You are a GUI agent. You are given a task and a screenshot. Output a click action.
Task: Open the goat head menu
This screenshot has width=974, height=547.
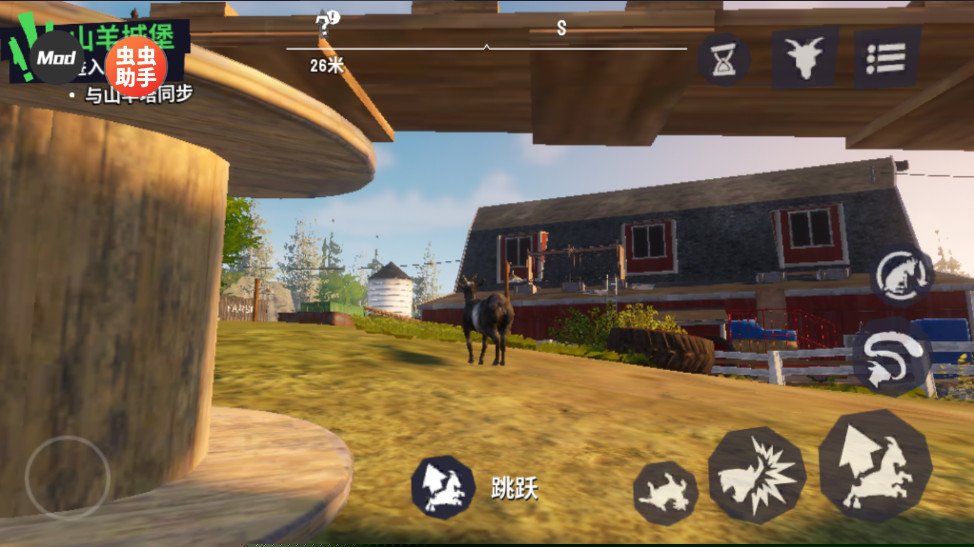pos(804,57)
